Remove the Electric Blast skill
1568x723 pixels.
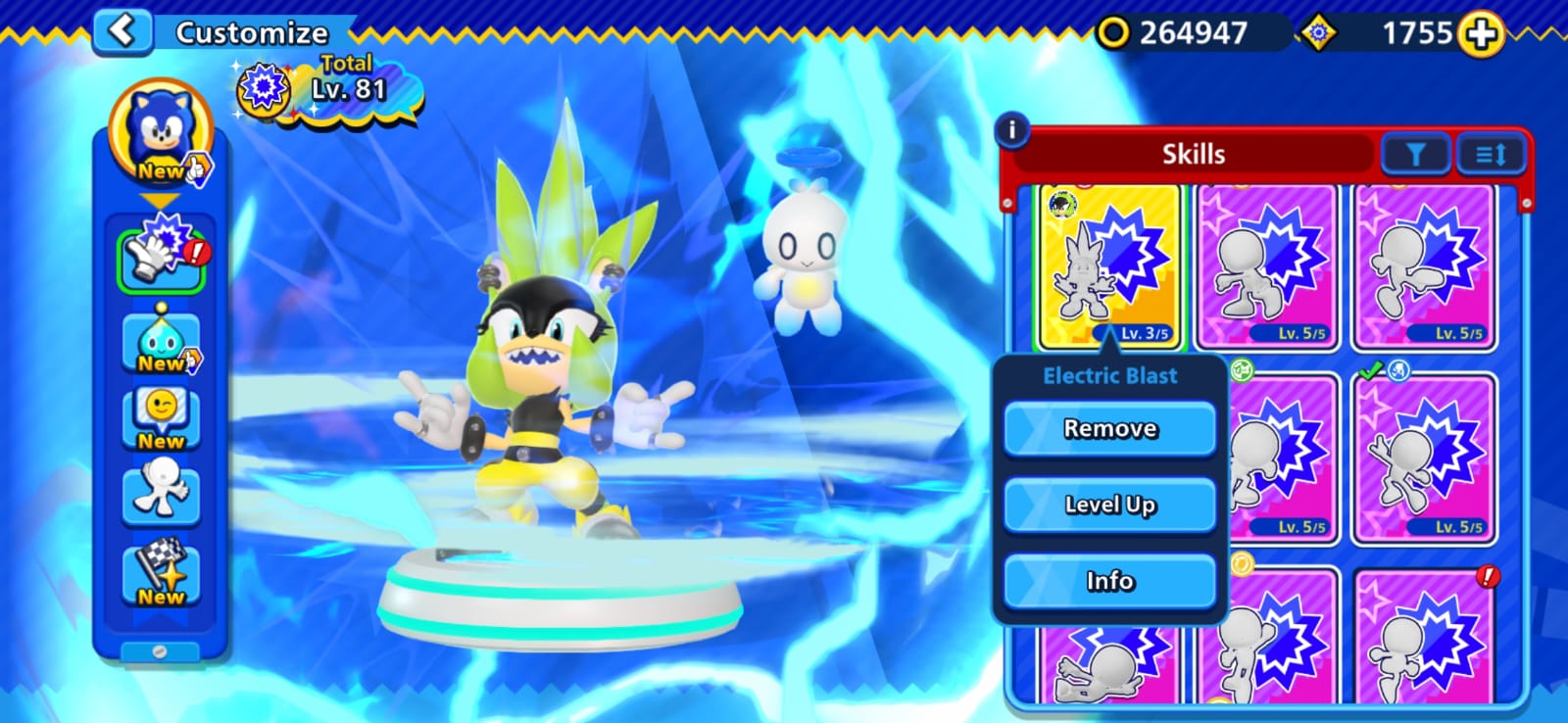(x=1110, y=429)
